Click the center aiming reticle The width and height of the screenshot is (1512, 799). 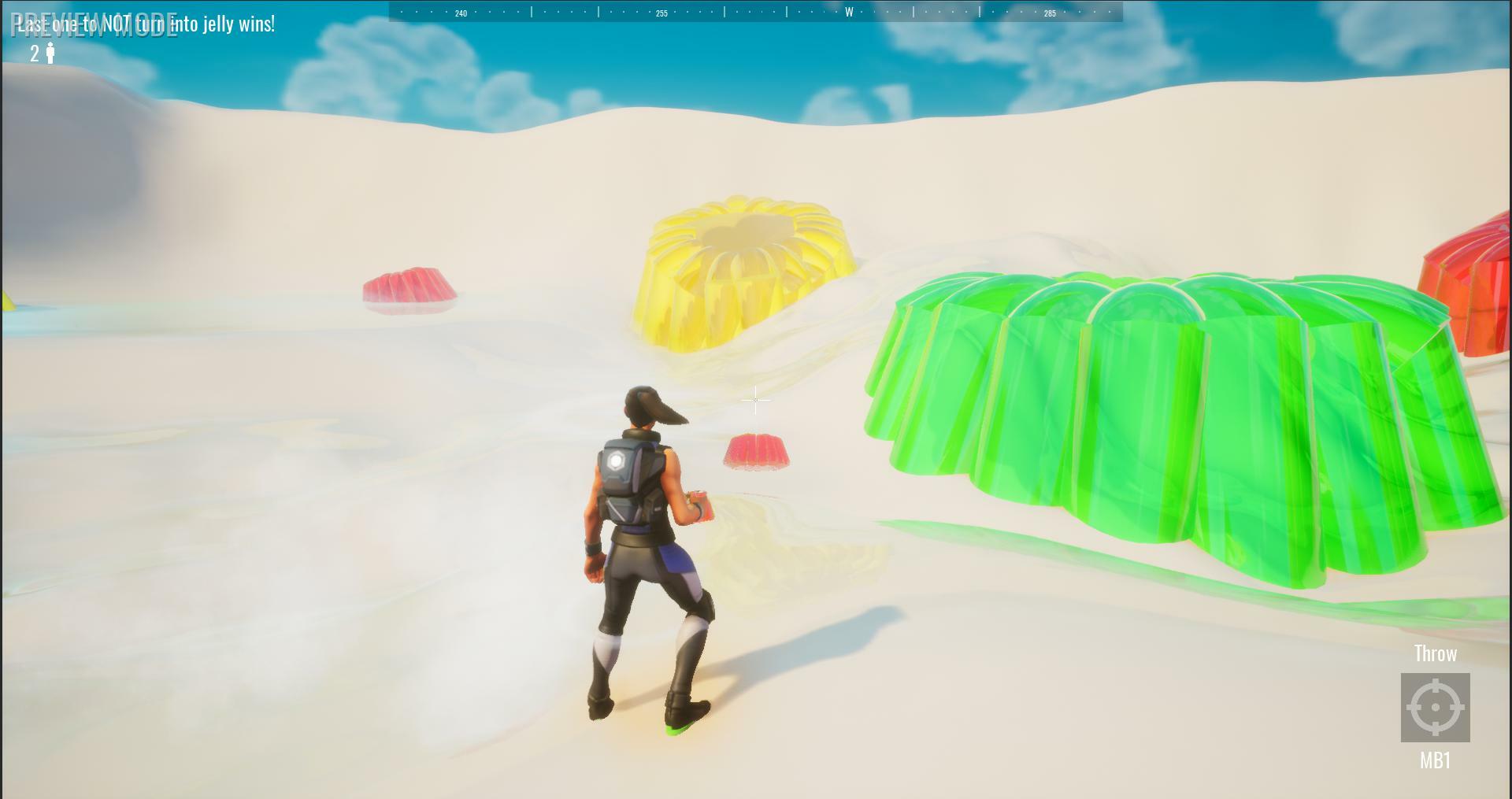click(x=755, y=400)
